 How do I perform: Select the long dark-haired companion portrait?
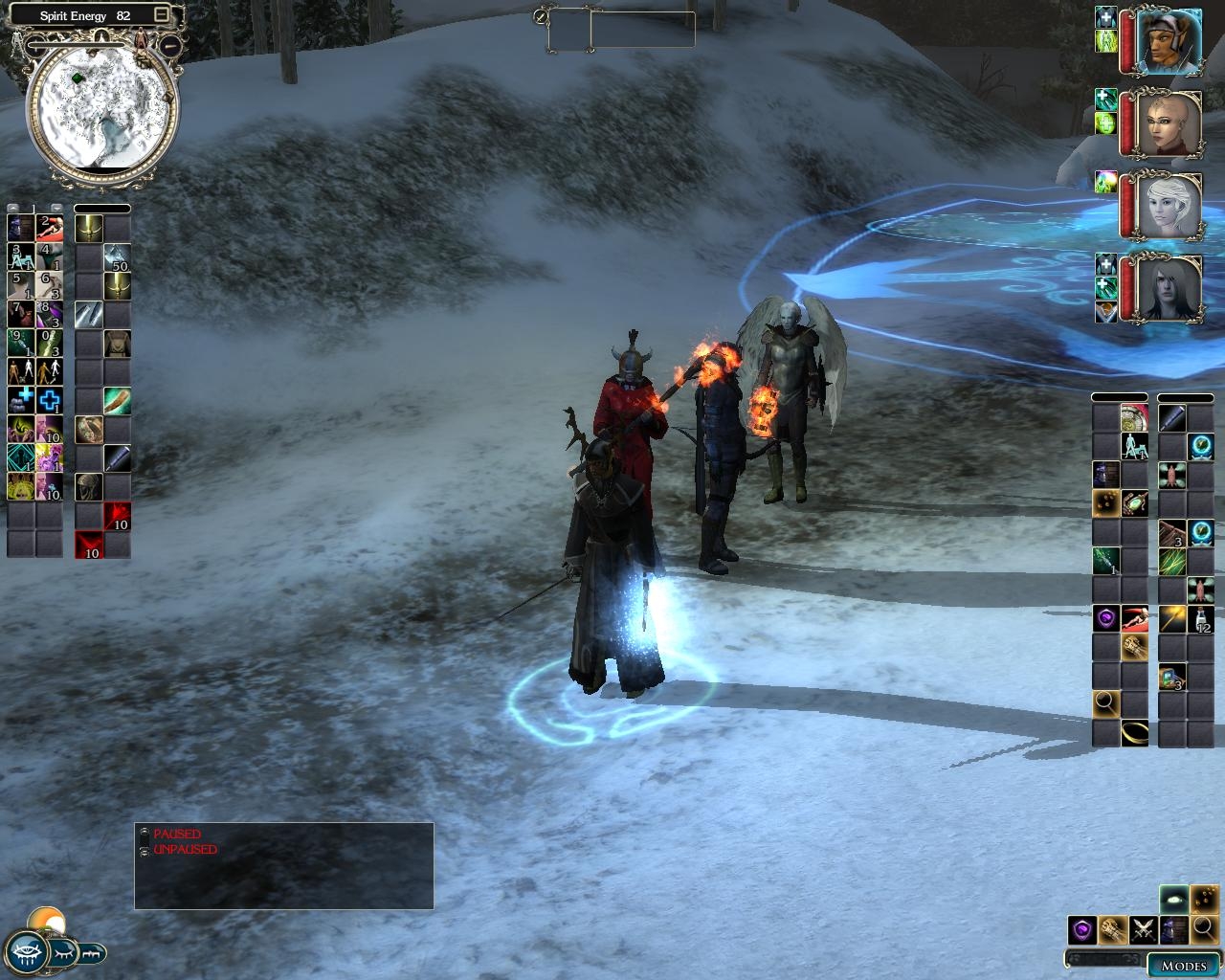[x=1169, y=288]
